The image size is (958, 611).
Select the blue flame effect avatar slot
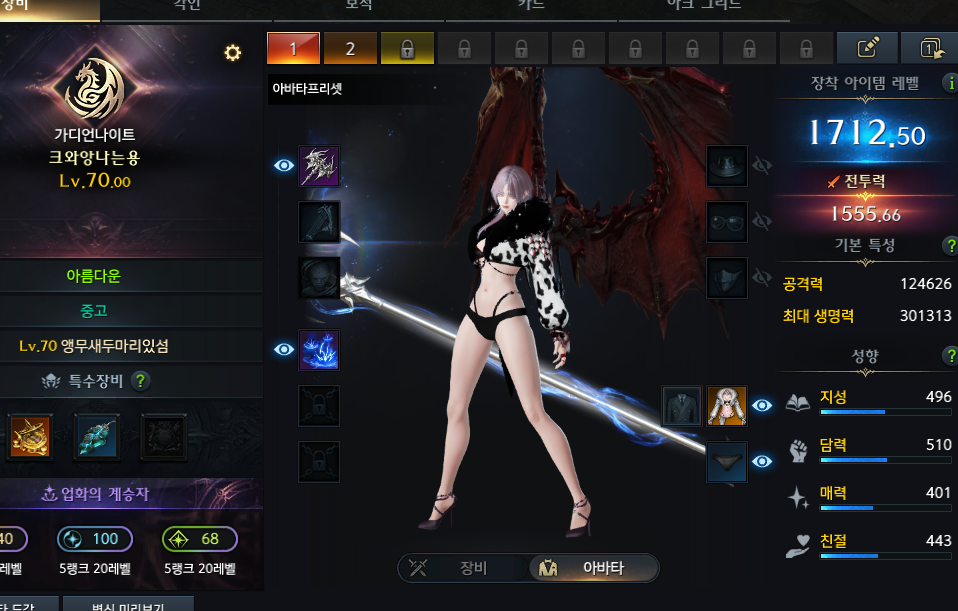pyautogui.click(x=319, y=350)
